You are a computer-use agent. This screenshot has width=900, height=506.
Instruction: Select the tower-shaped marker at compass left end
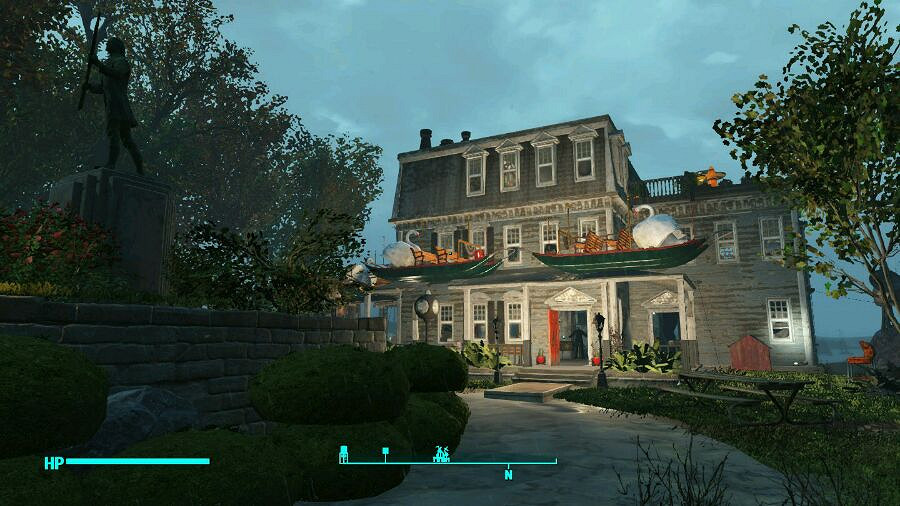coord(344,453)
